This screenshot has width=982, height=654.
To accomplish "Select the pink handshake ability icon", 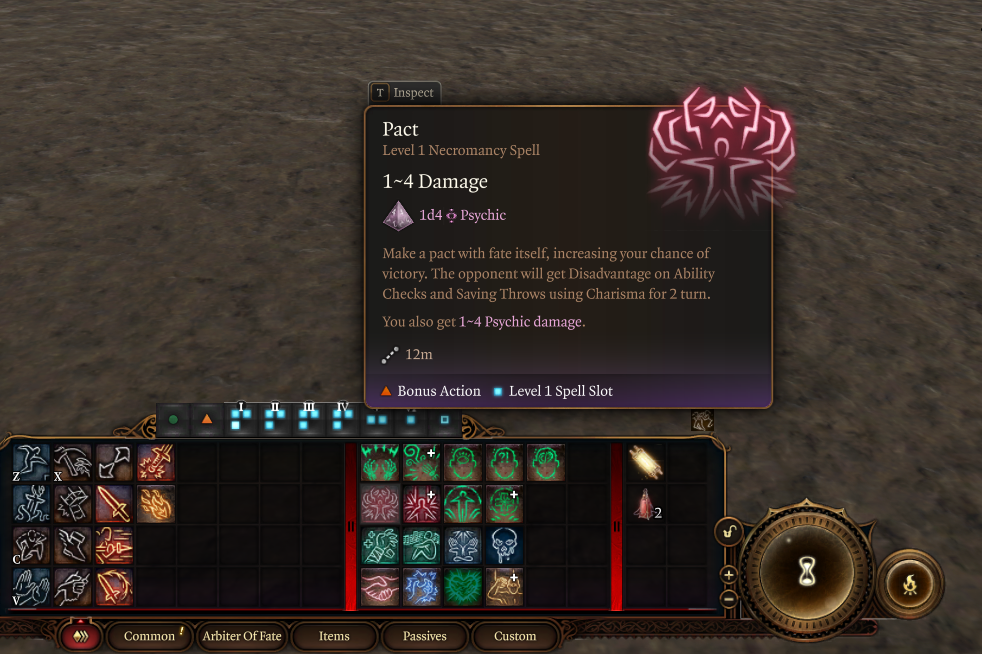I will (x=379, y=588).
